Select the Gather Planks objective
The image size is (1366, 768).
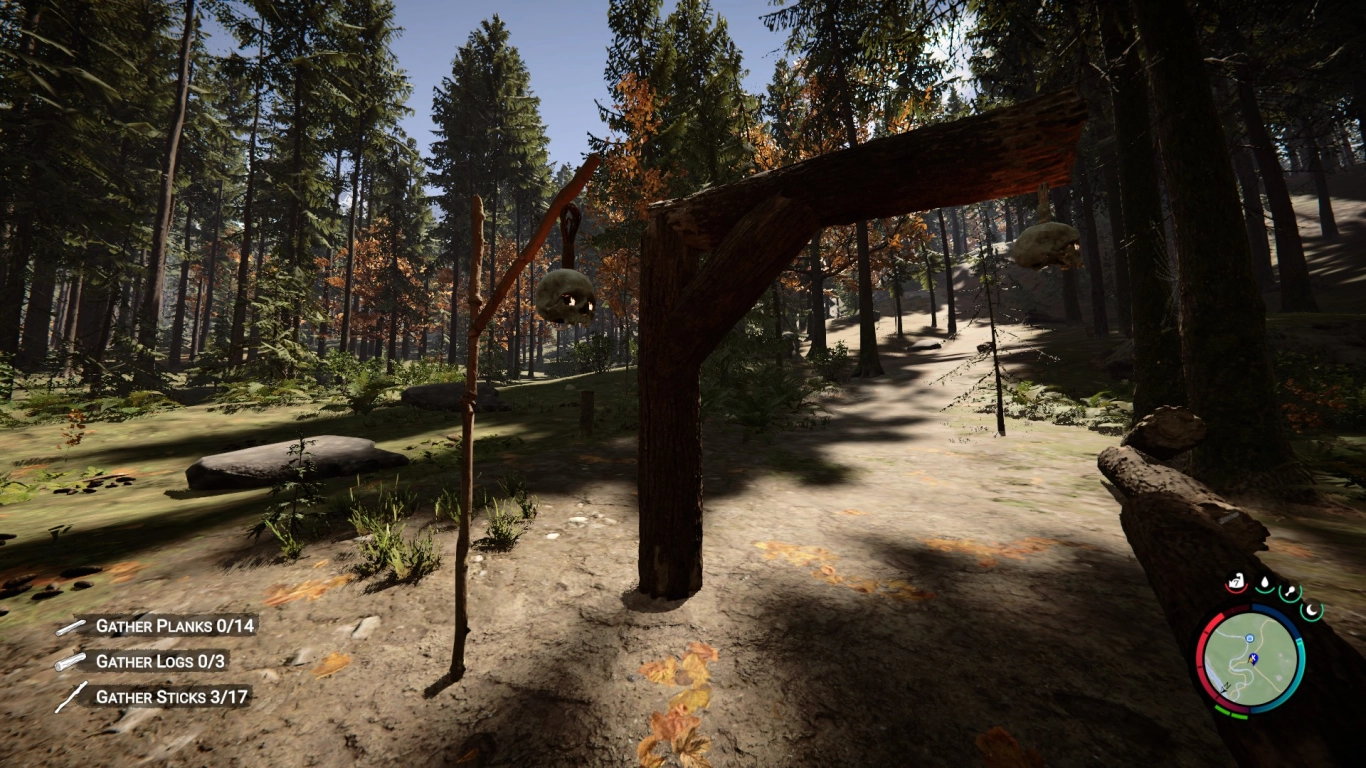tap(175, 626)
